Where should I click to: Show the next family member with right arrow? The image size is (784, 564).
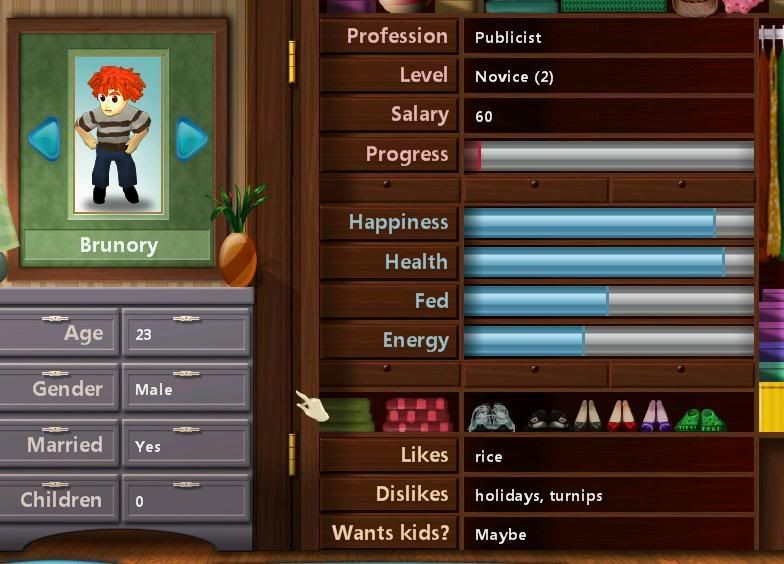[190, 139]
